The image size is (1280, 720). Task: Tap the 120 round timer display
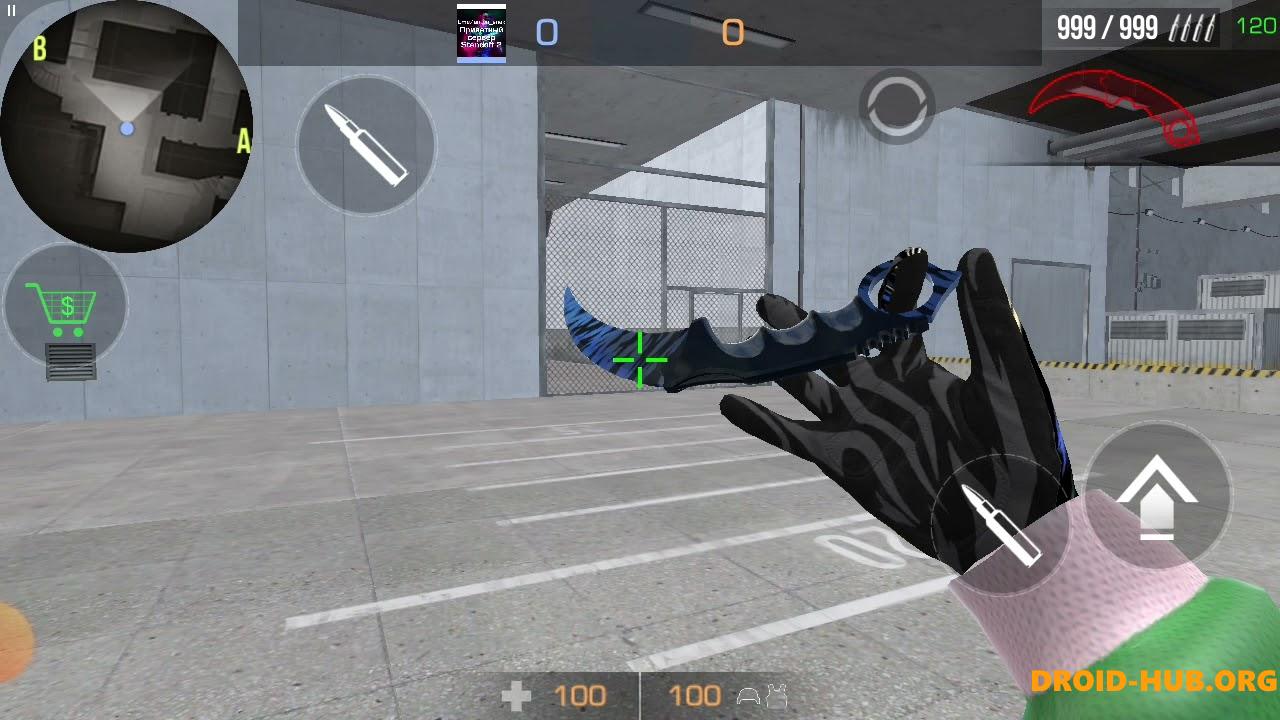coord(1257,26)
